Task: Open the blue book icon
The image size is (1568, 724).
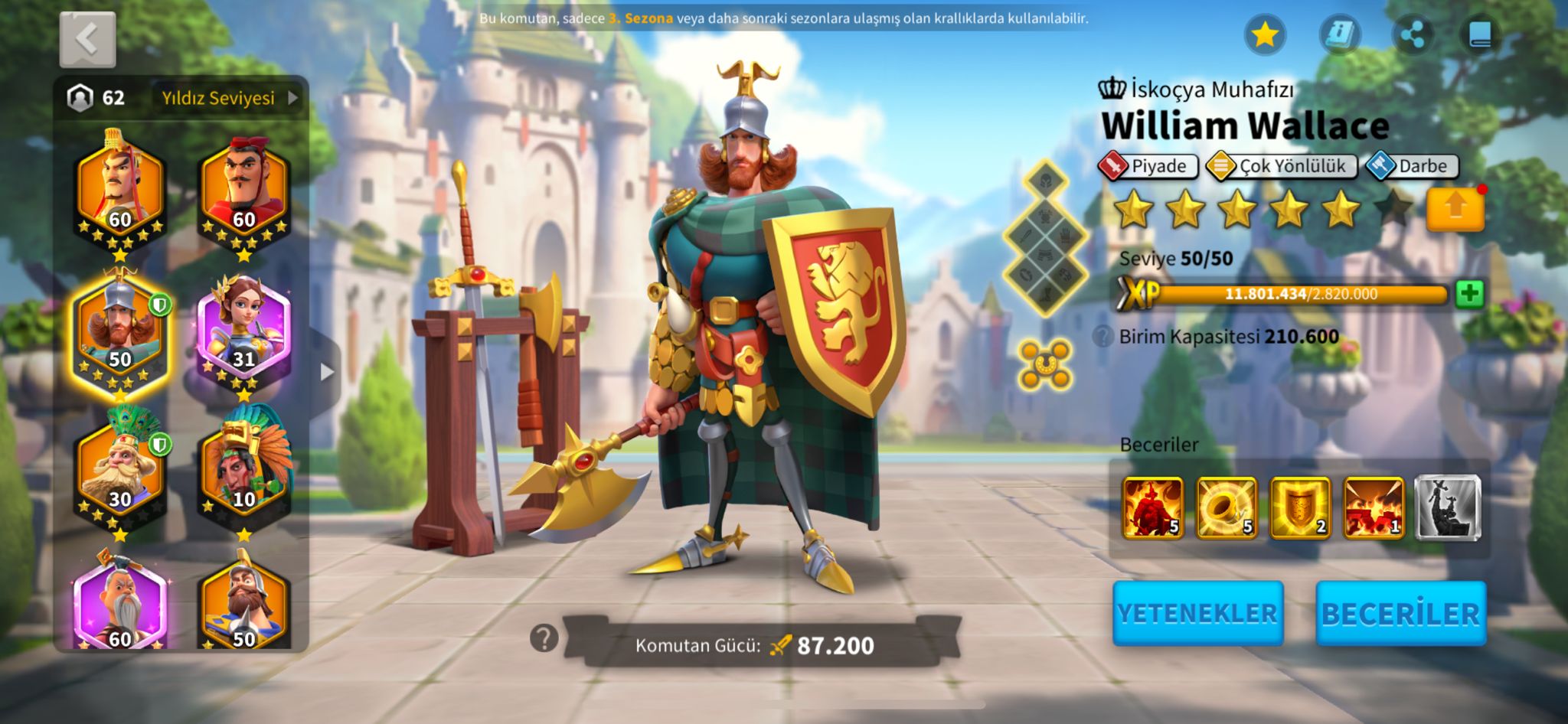Action: click(1481, 35)
